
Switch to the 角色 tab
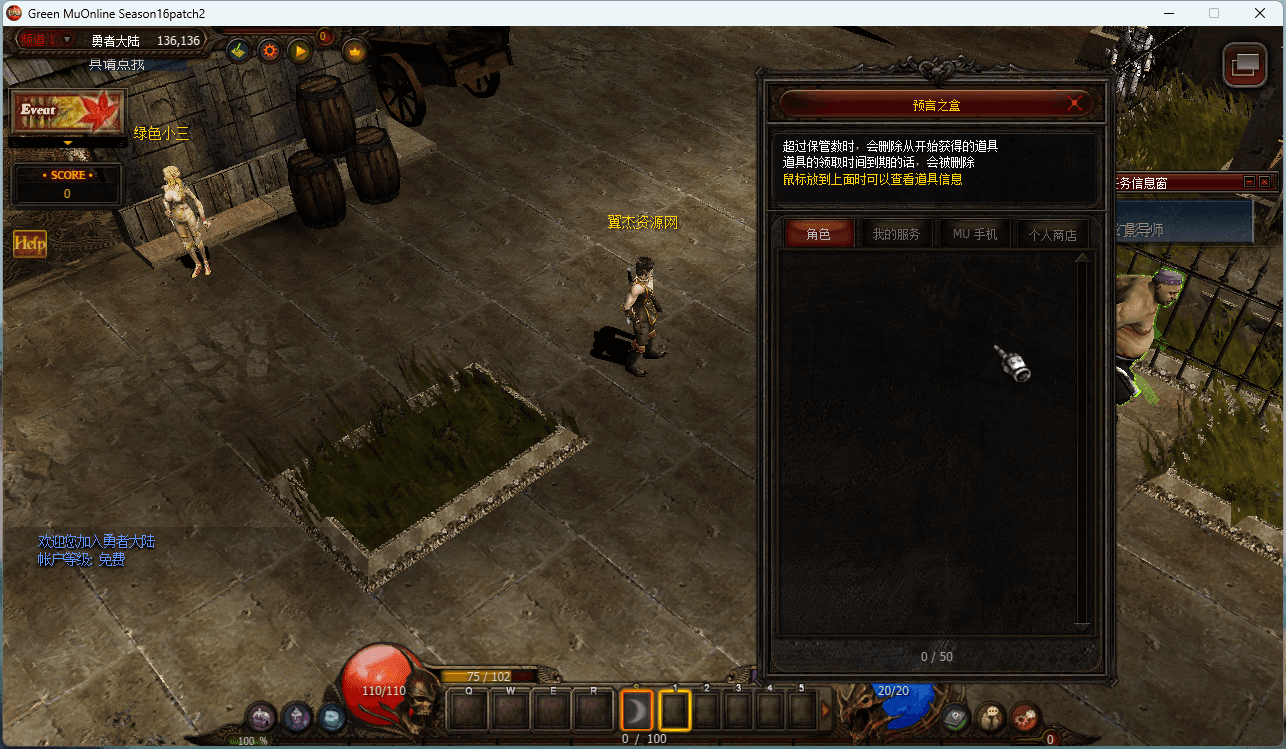point(818,234)
